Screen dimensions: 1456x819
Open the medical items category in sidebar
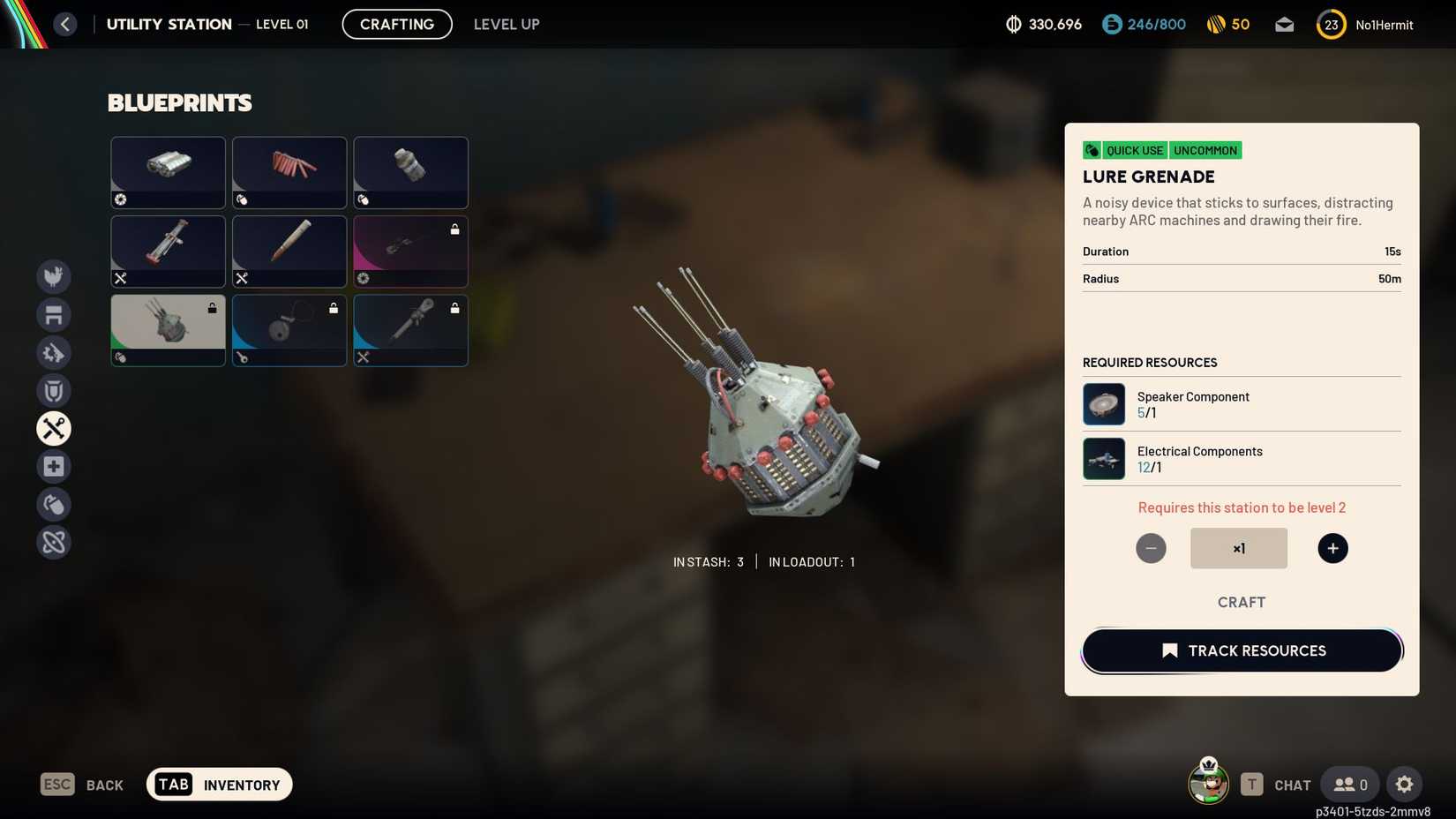pos(54,466)
